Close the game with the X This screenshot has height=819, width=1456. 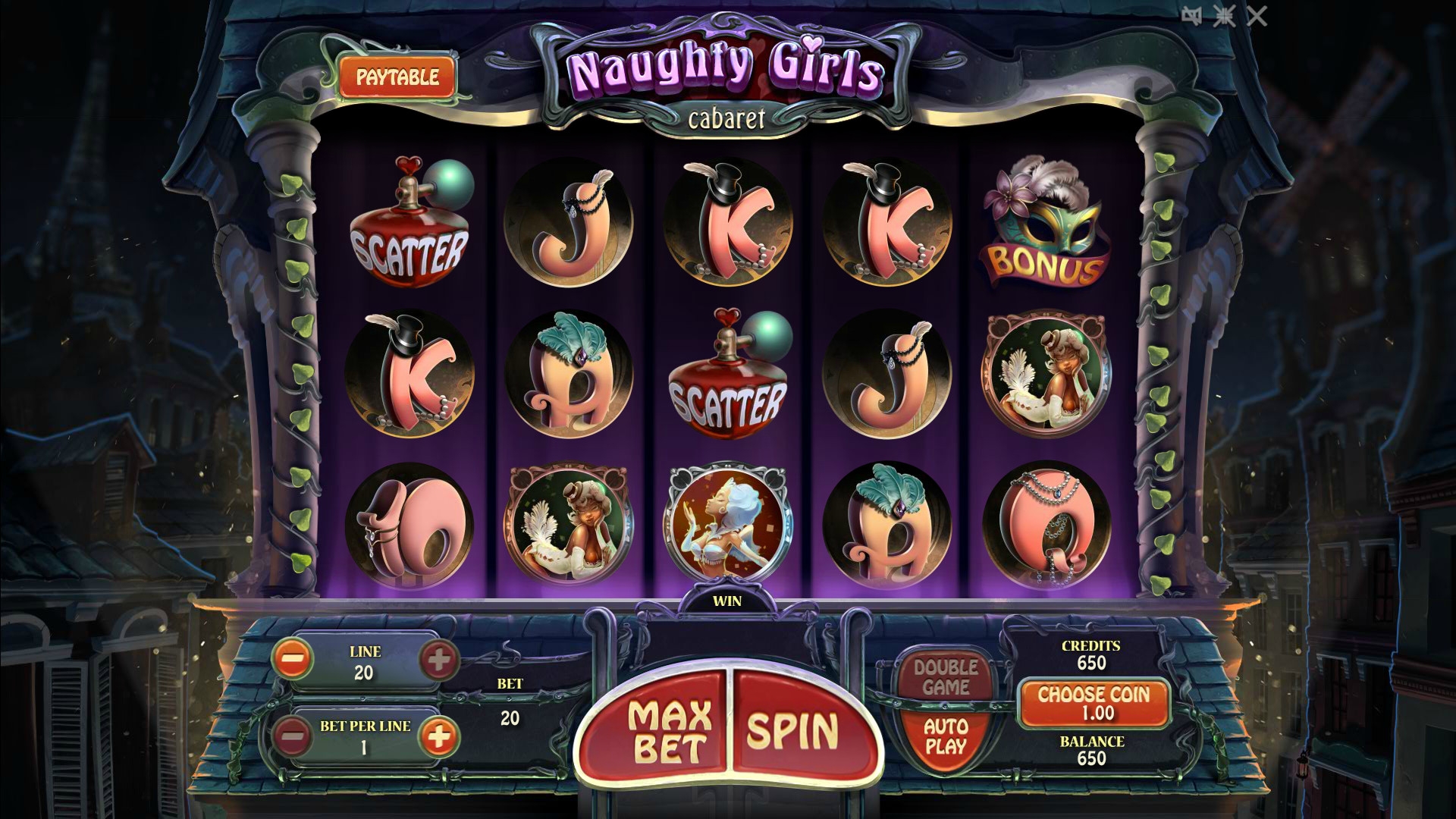pyautogui.click(x=1257, y=16)
